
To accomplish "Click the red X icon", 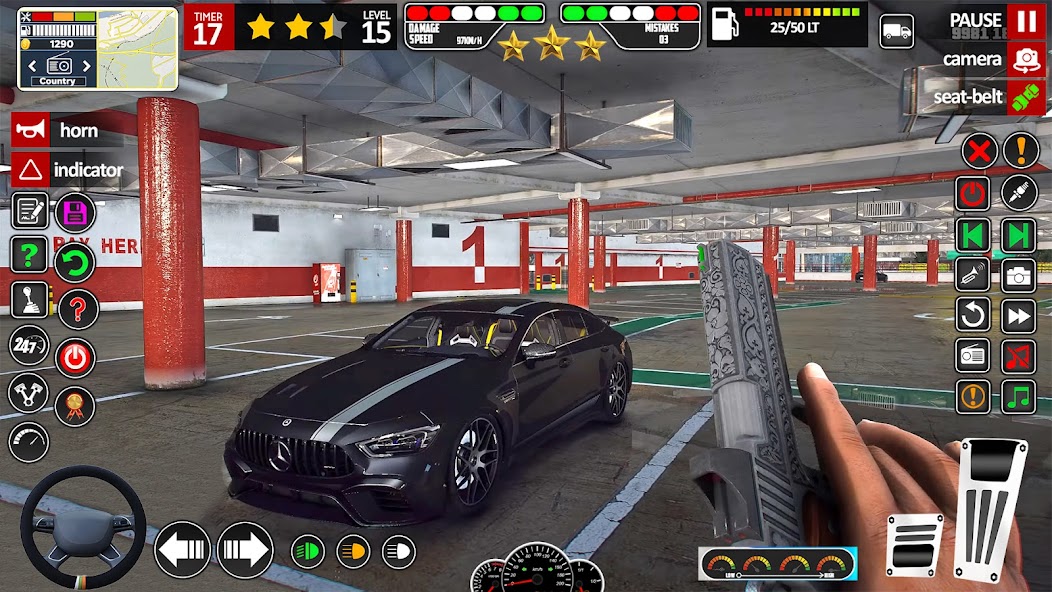I will click(x=979, y=151).
